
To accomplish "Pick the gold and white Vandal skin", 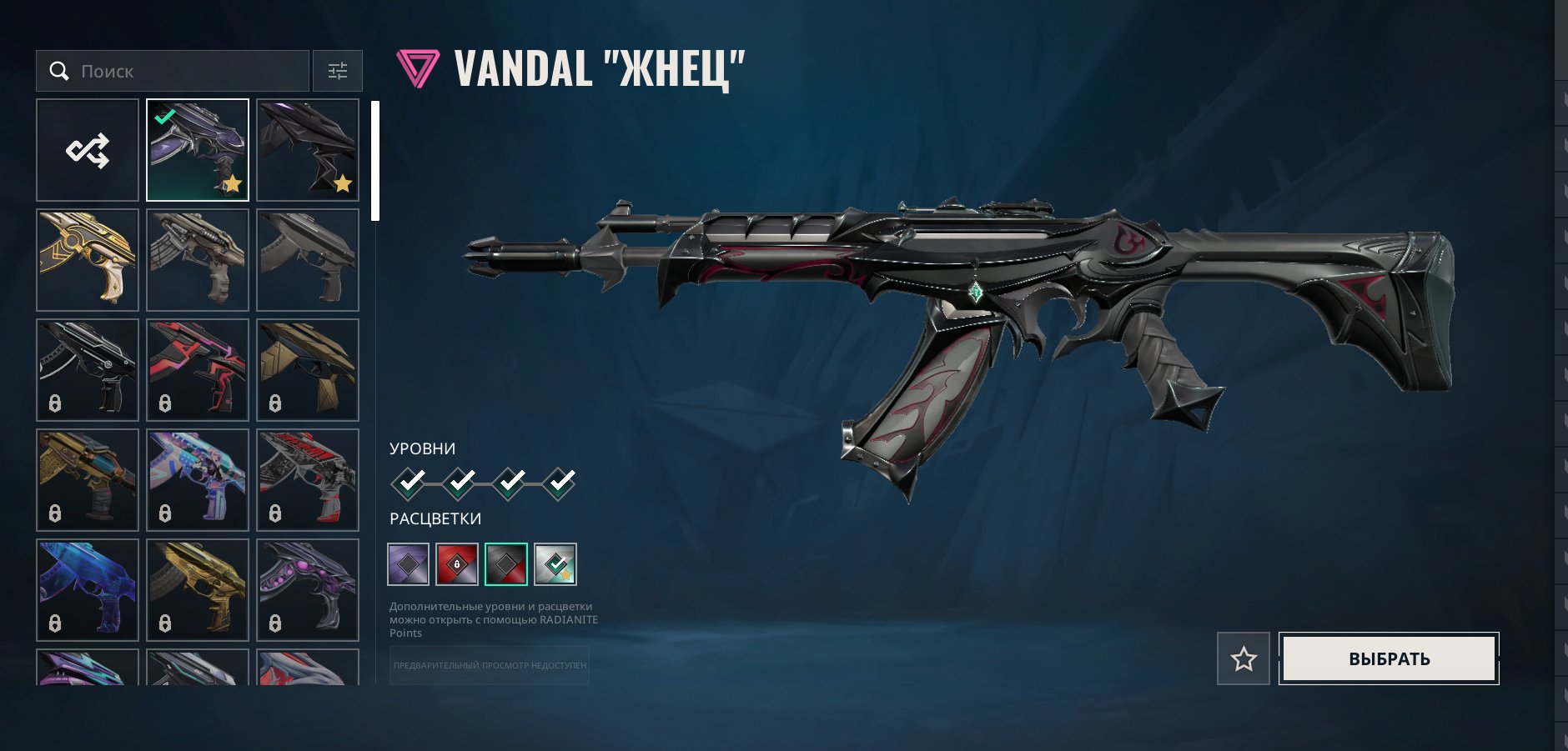I will click(88, 260).
